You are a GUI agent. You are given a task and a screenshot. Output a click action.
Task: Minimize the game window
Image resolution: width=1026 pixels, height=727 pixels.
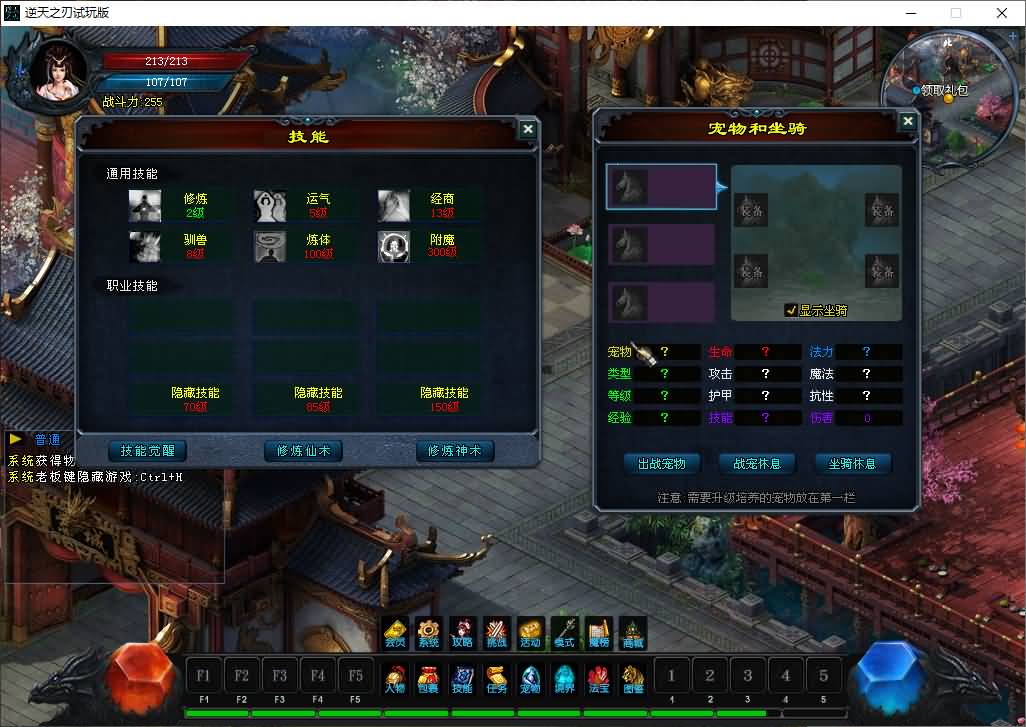[x=910, y=13]
